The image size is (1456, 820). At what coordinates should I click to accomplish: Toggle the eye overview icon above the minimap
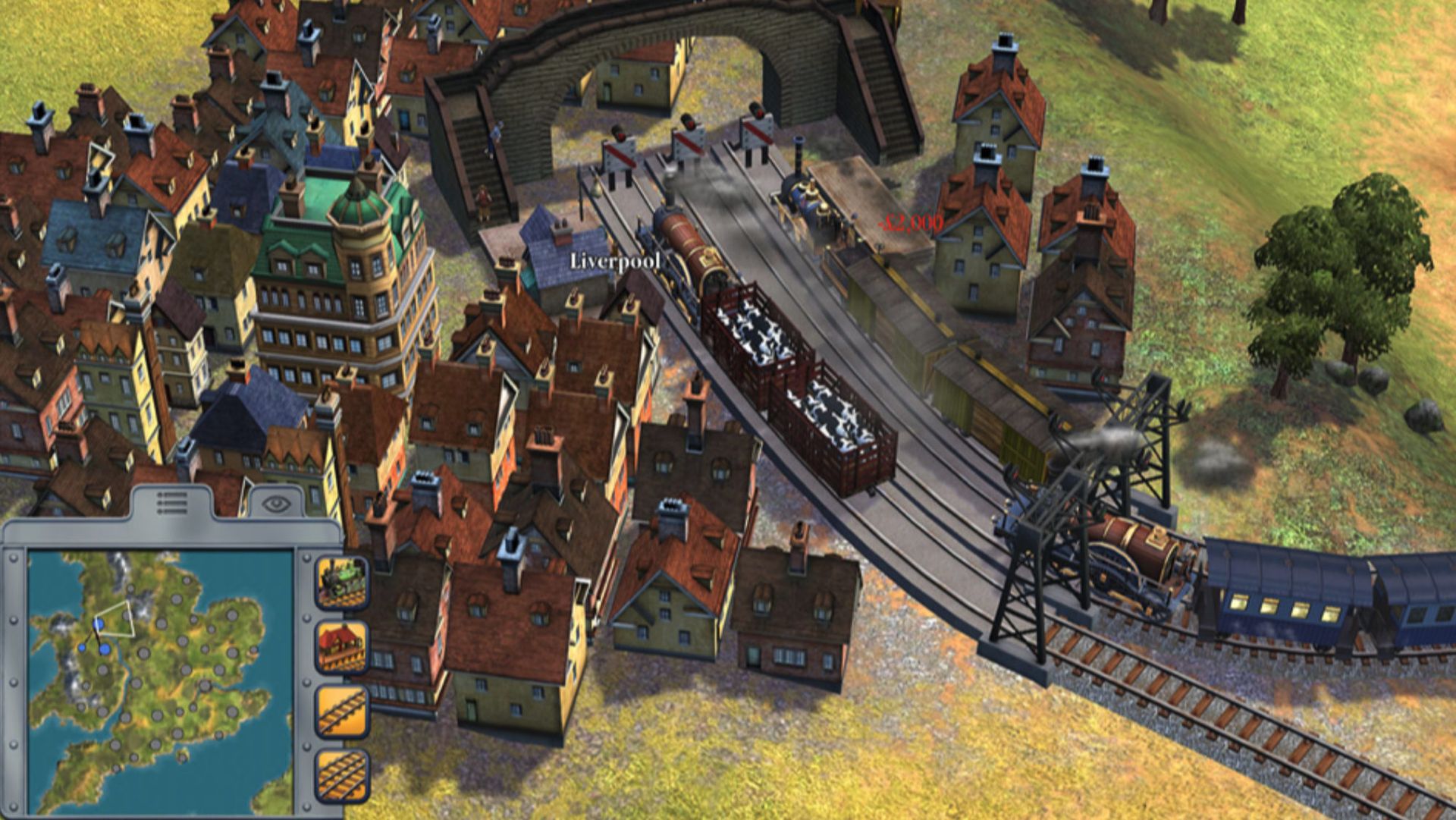275,503
